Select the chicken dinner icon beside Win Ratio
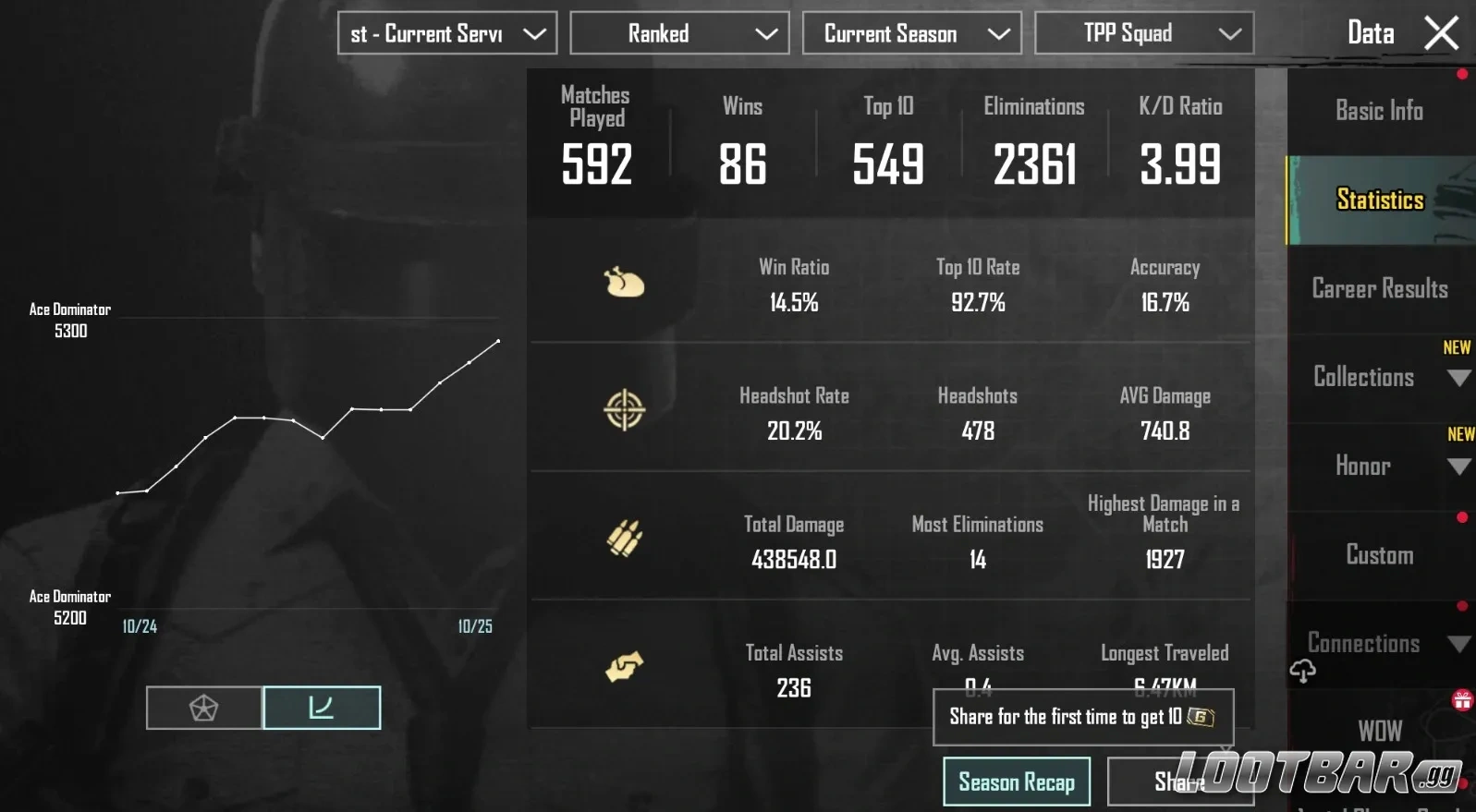 click(625, 283)
